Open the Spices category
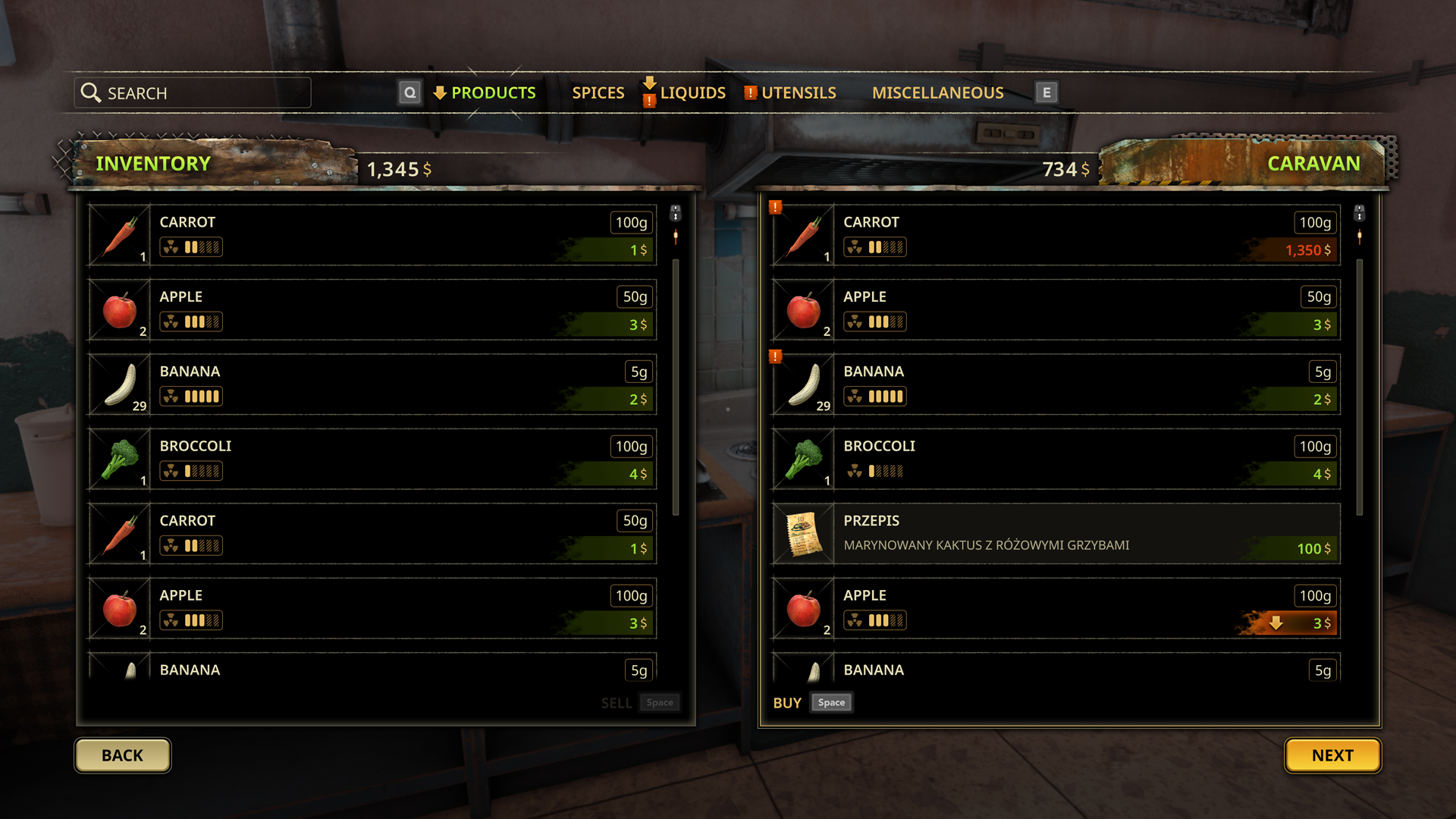 [x=598, y=93]
